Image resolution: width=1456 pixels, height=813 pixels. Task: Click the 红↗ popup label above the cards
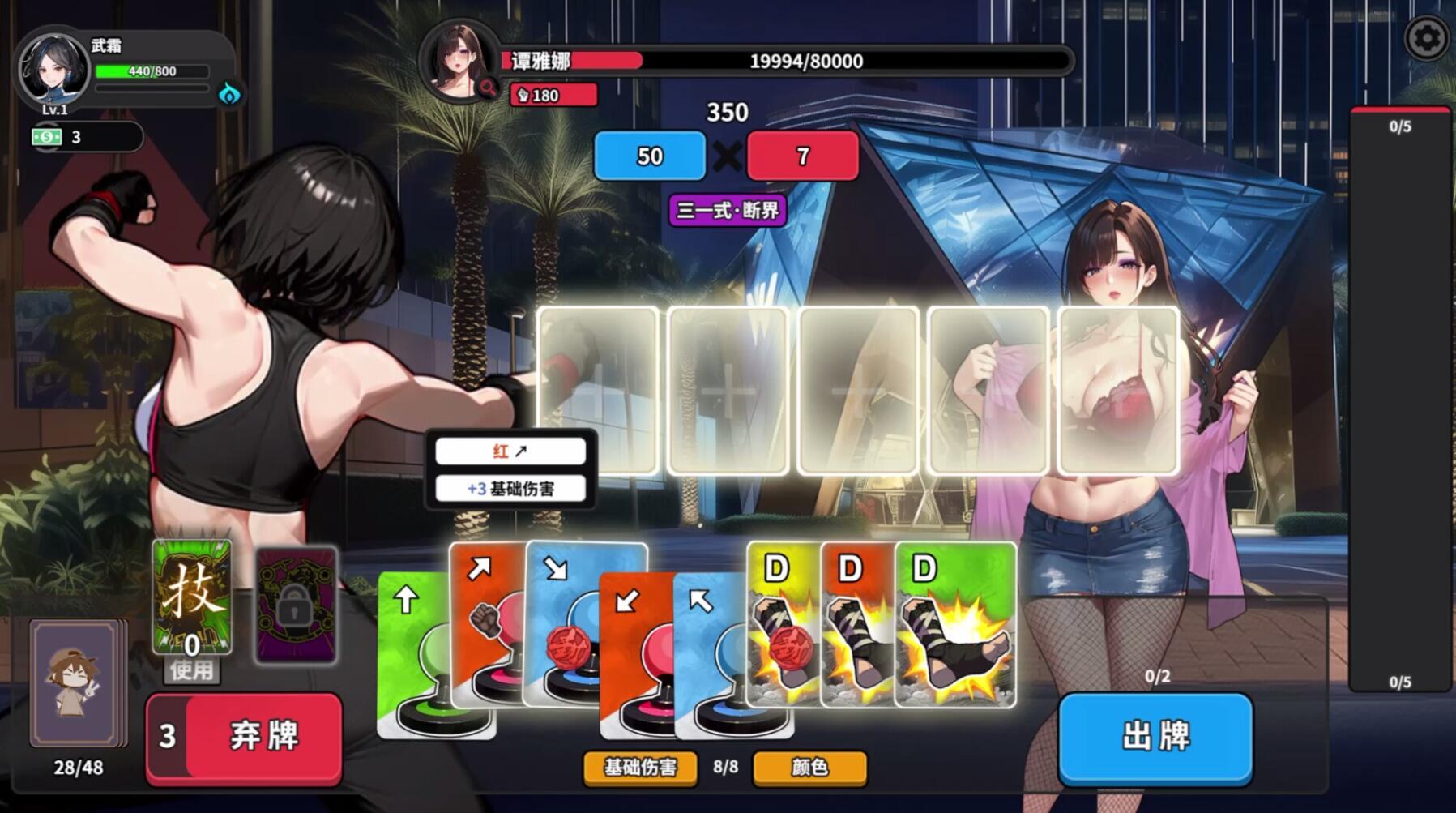point(510,451)
